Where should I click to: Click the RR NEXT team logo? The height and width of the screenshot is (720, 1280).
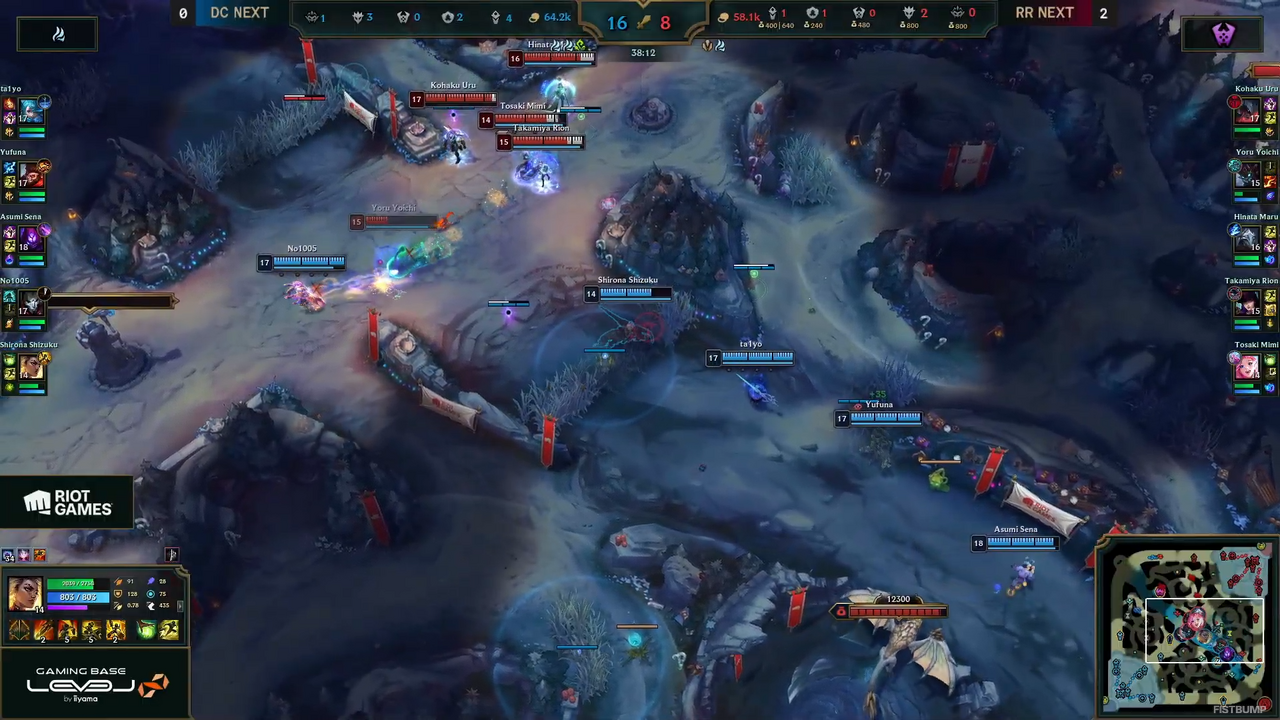pos(1222,34)
